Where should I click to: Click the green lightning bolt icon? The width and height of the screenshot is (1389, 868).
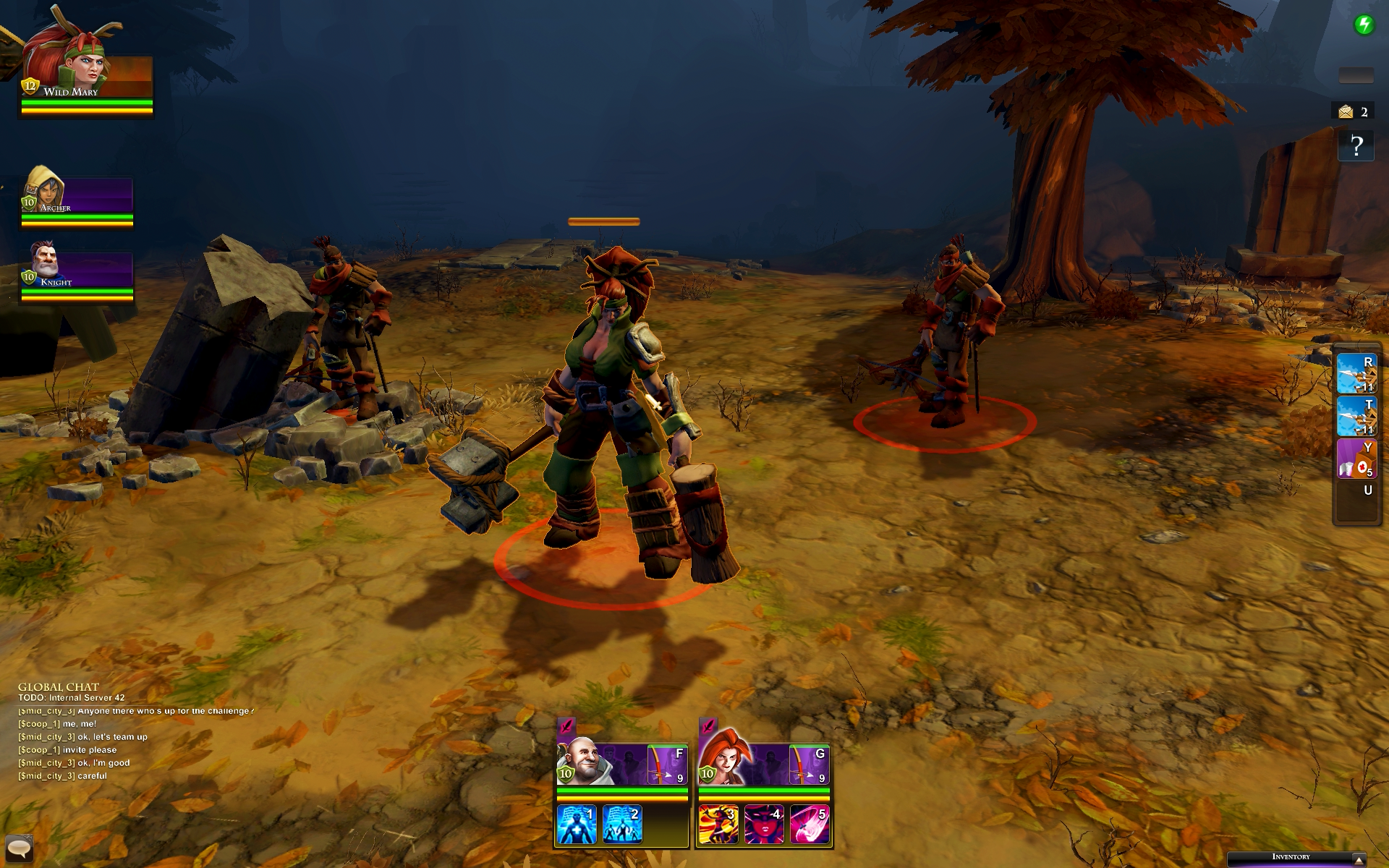(x=1364, y=25)
